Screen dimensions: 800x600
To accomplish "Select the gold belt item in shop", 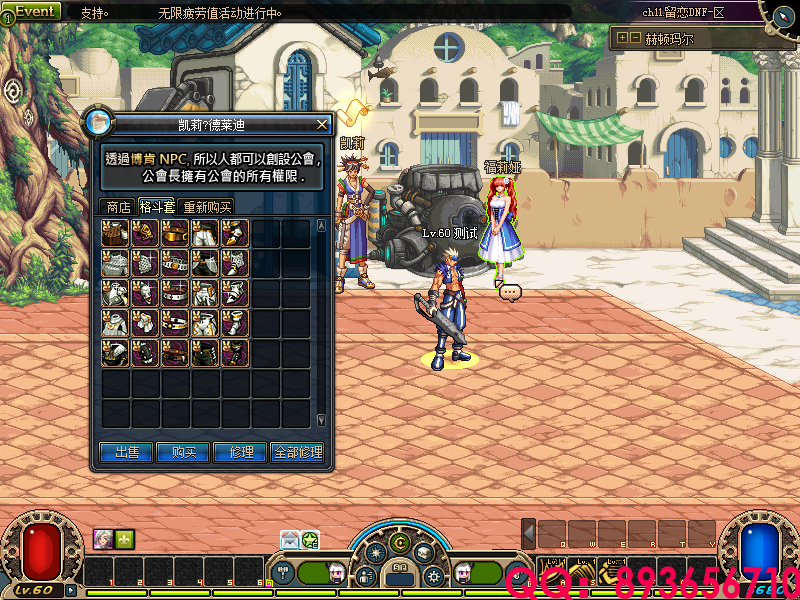I will [176, 234].
